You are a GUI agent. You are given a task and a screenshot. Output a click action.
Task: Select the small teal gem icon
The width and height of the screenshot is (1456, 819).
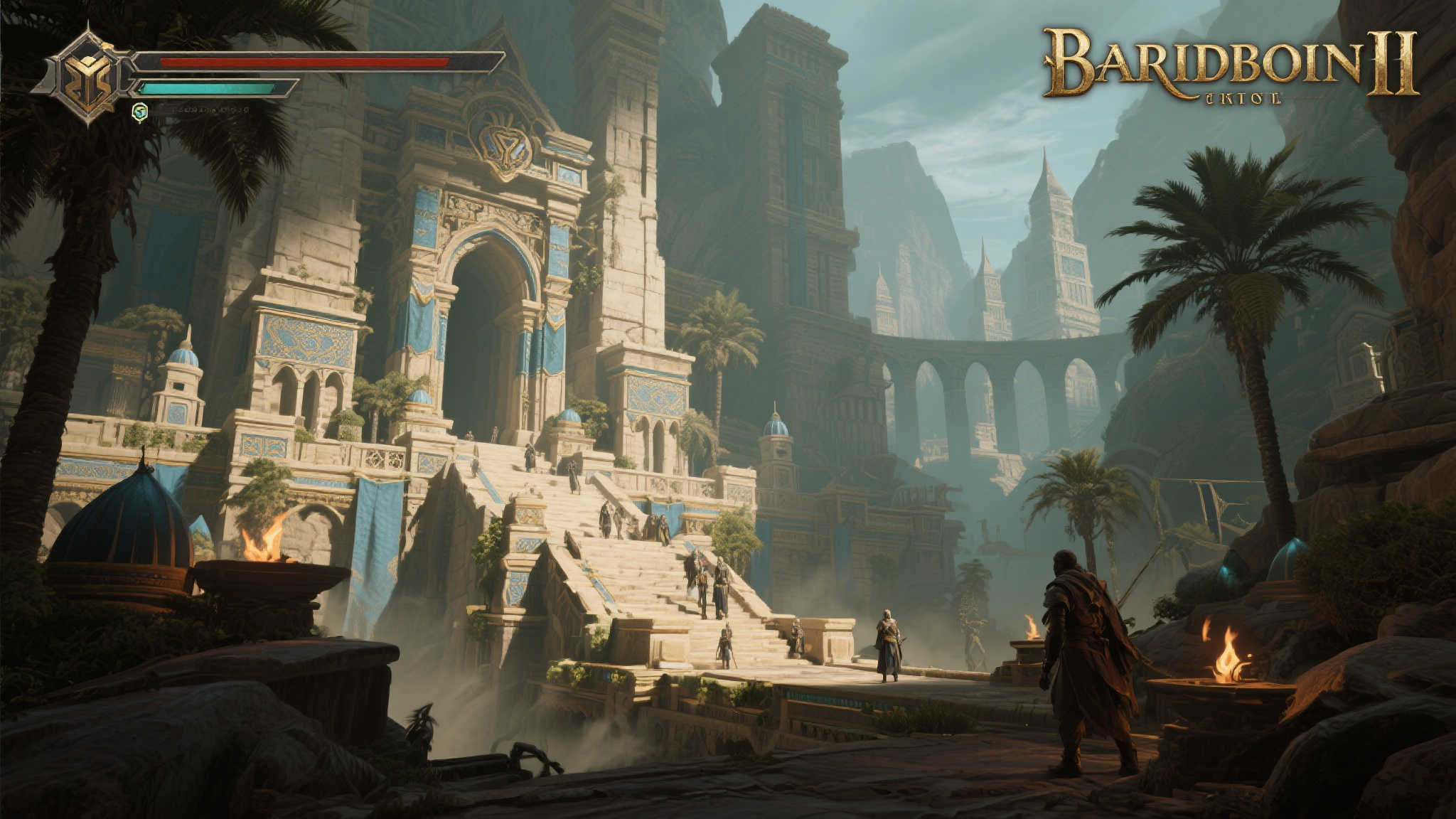click(140, 111)
